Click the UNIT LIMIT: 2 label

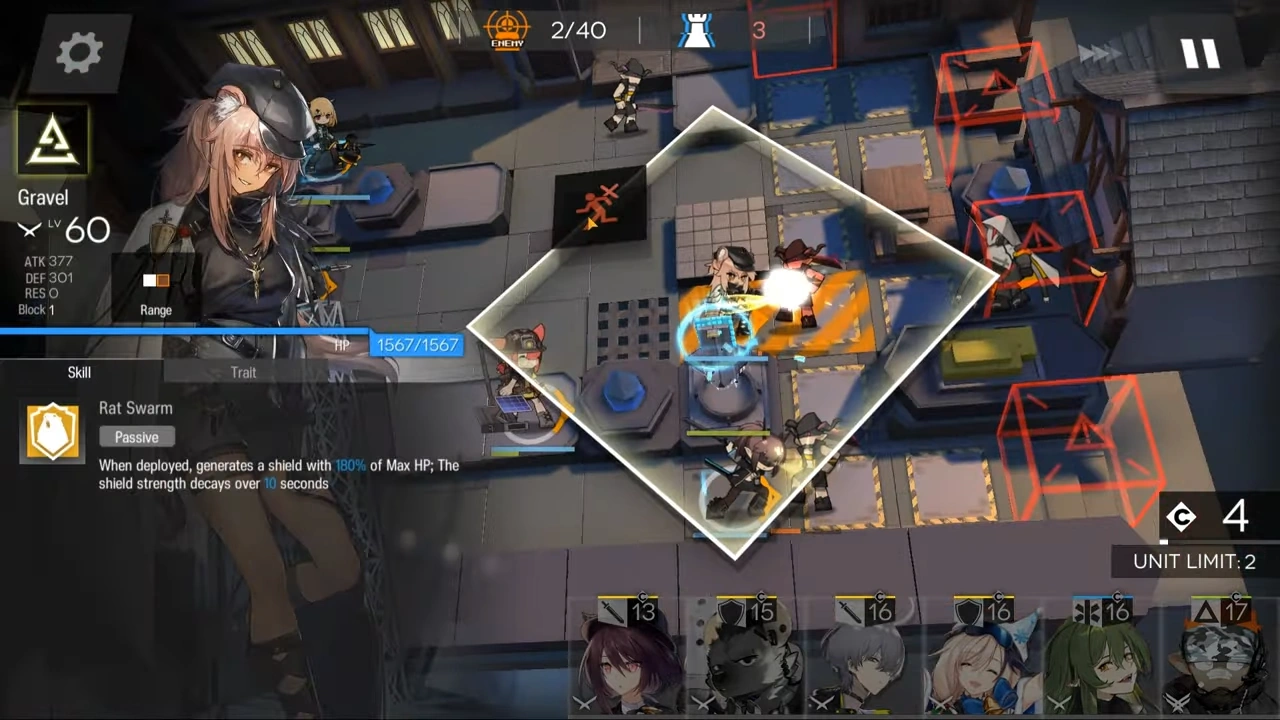coord(1193,561)
